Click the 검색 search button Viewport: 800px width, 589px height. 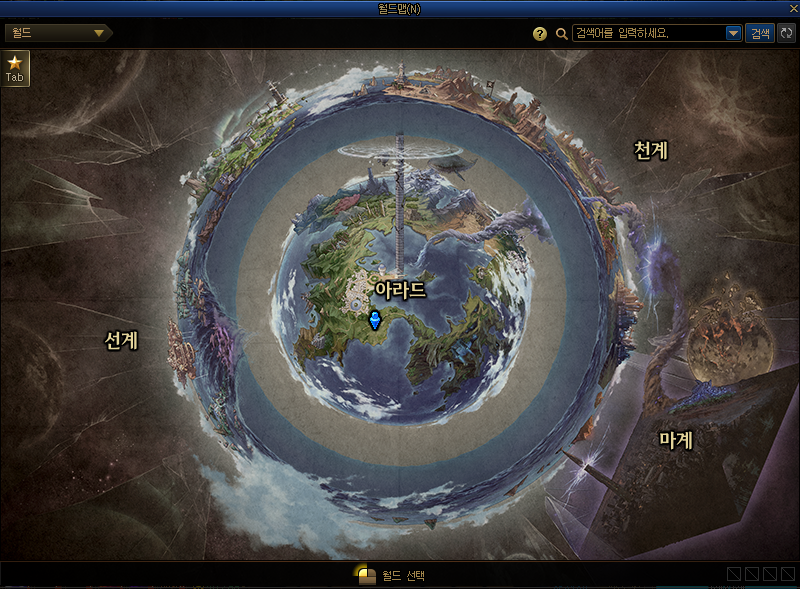coord(760,34)
